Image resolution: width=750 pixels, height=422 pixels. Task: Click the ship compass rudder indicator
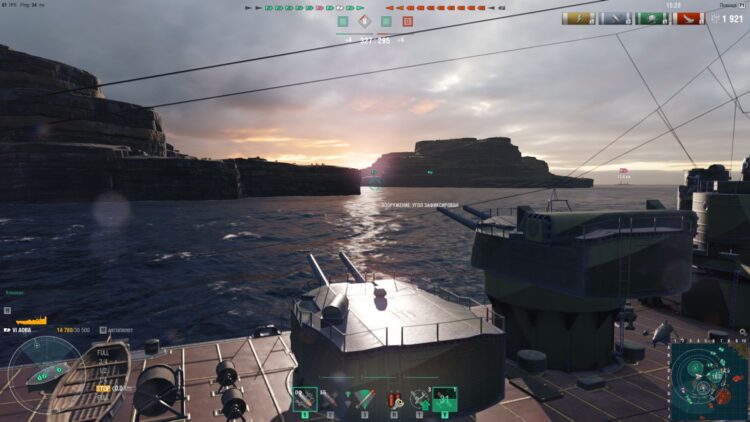[x=44, y=375]
